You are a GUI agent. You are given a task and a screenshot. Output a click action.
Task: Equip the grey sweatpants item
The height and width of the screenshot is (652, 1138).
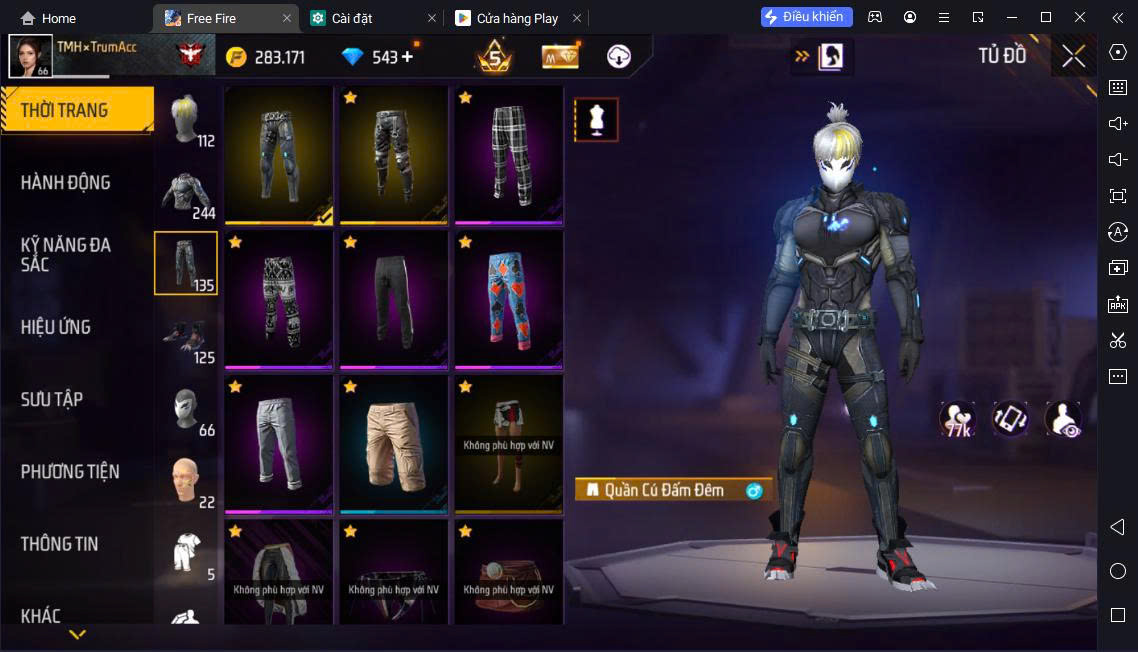coord(279,442)
